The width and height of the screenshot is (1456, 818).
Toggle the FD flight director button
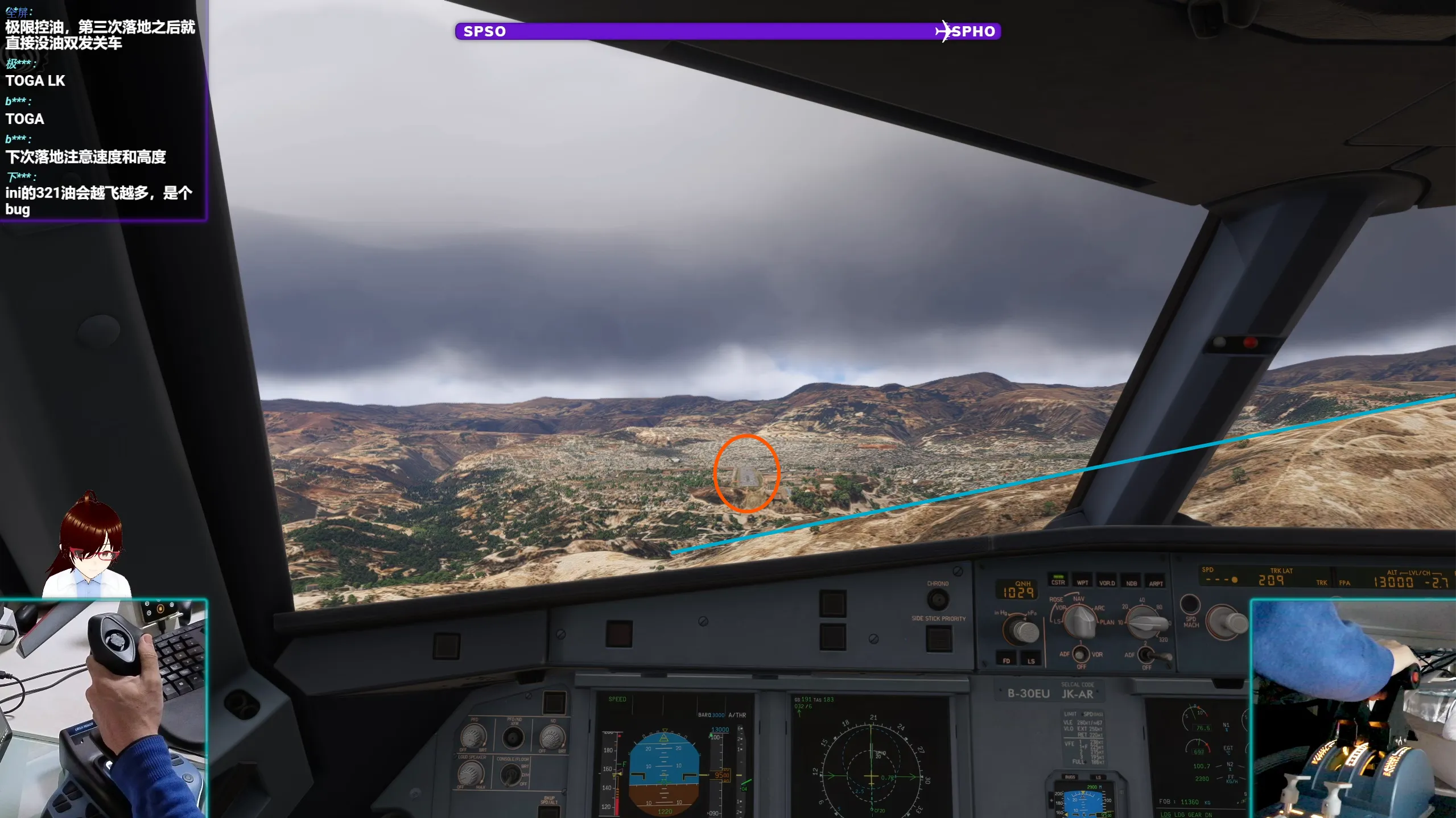tap(1007, 660)
